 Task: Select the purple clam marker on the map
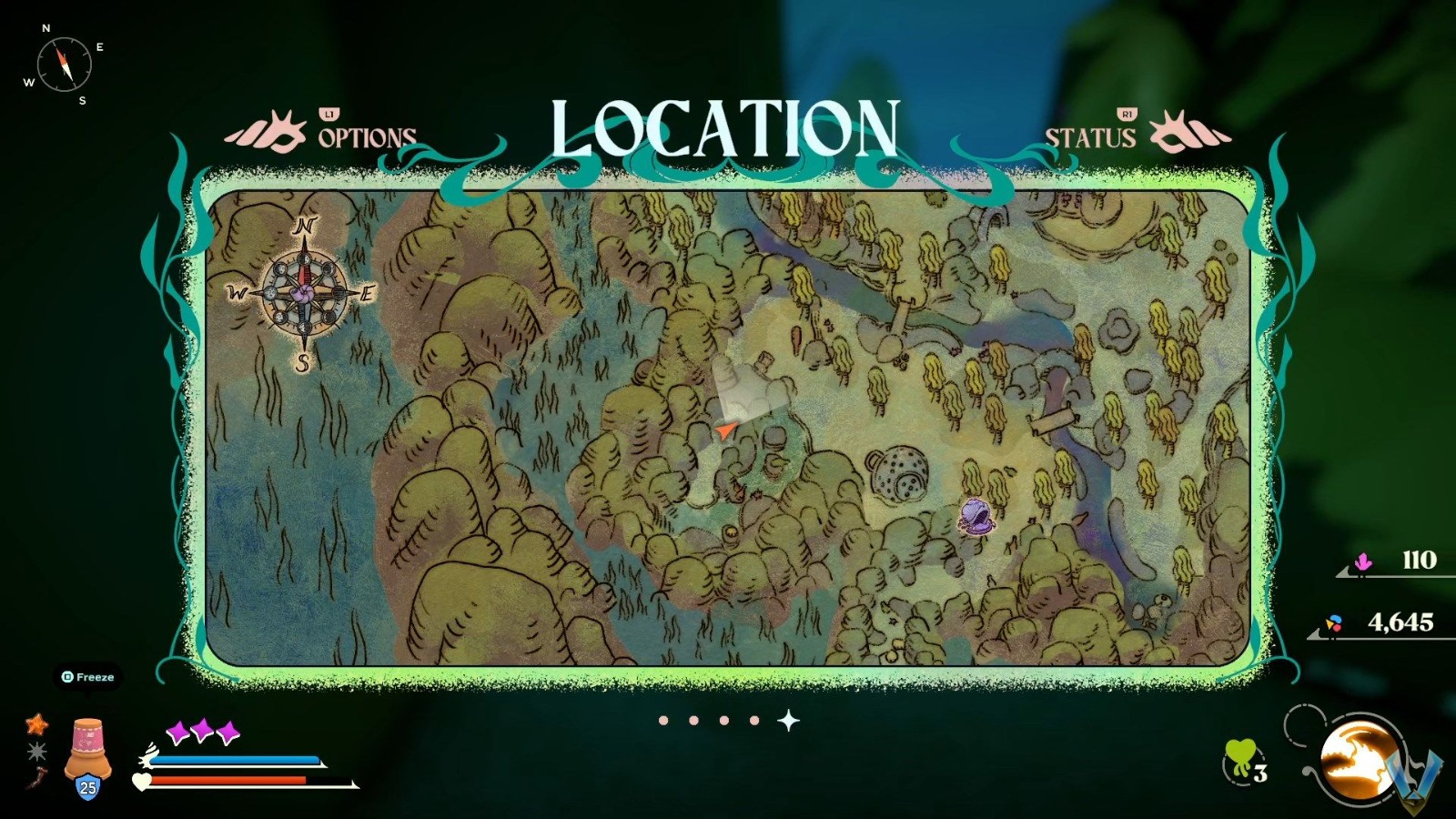pyautogui.click(x=976, y=514)
